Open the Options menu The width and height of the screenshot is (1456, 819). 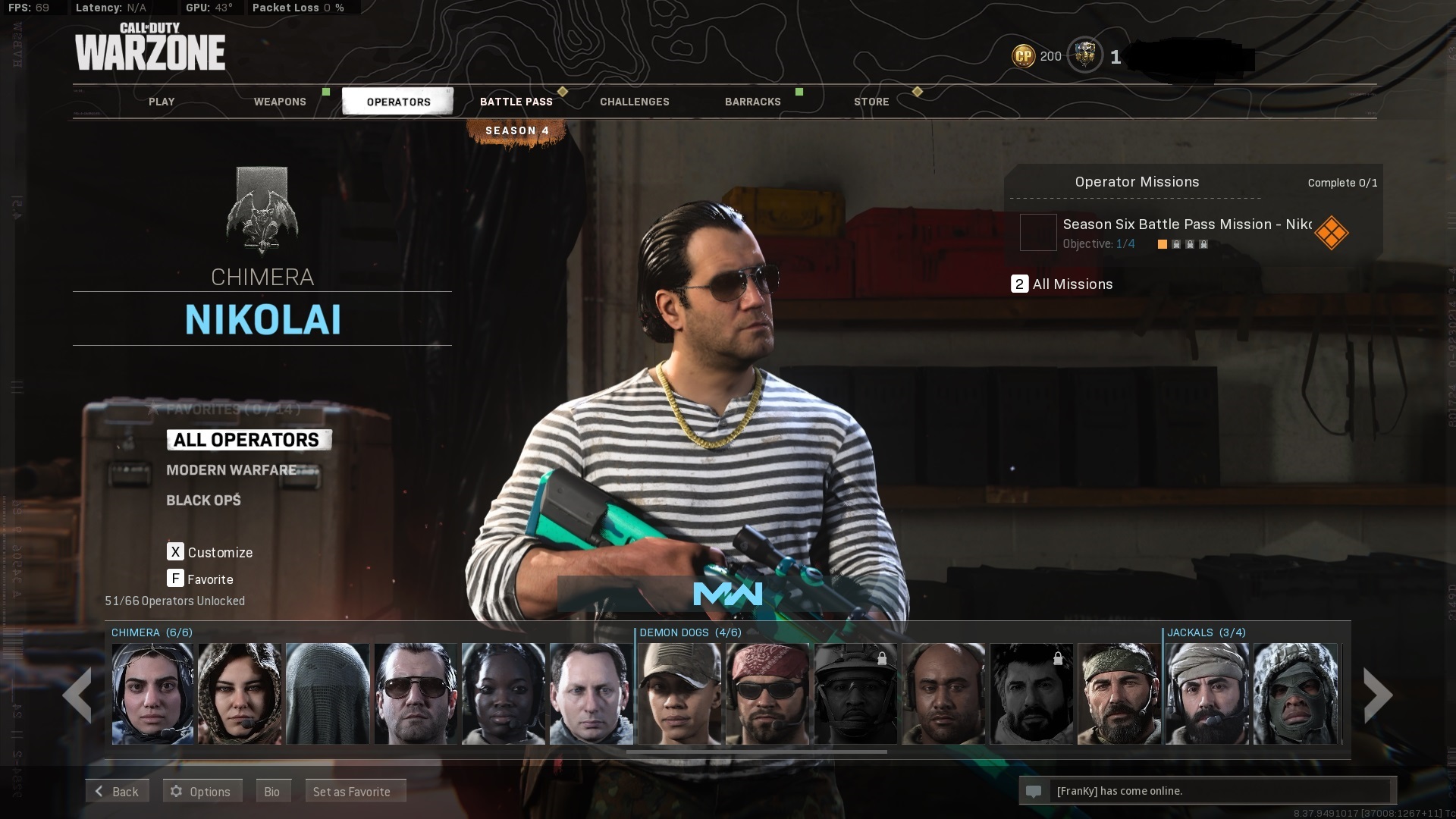[x=202, y=791]
